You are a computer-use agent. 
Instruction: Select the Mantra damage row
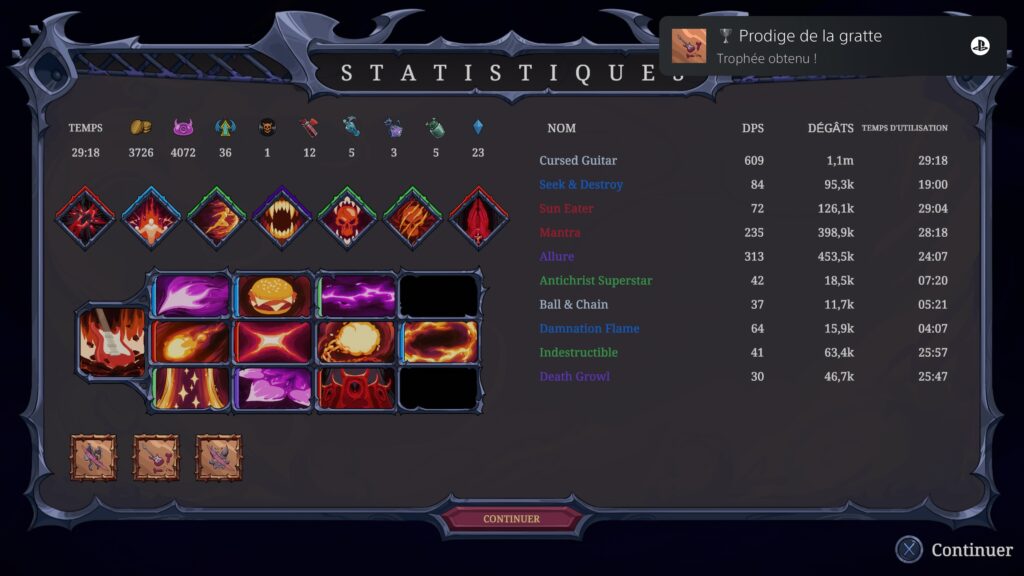coord(560,233)
